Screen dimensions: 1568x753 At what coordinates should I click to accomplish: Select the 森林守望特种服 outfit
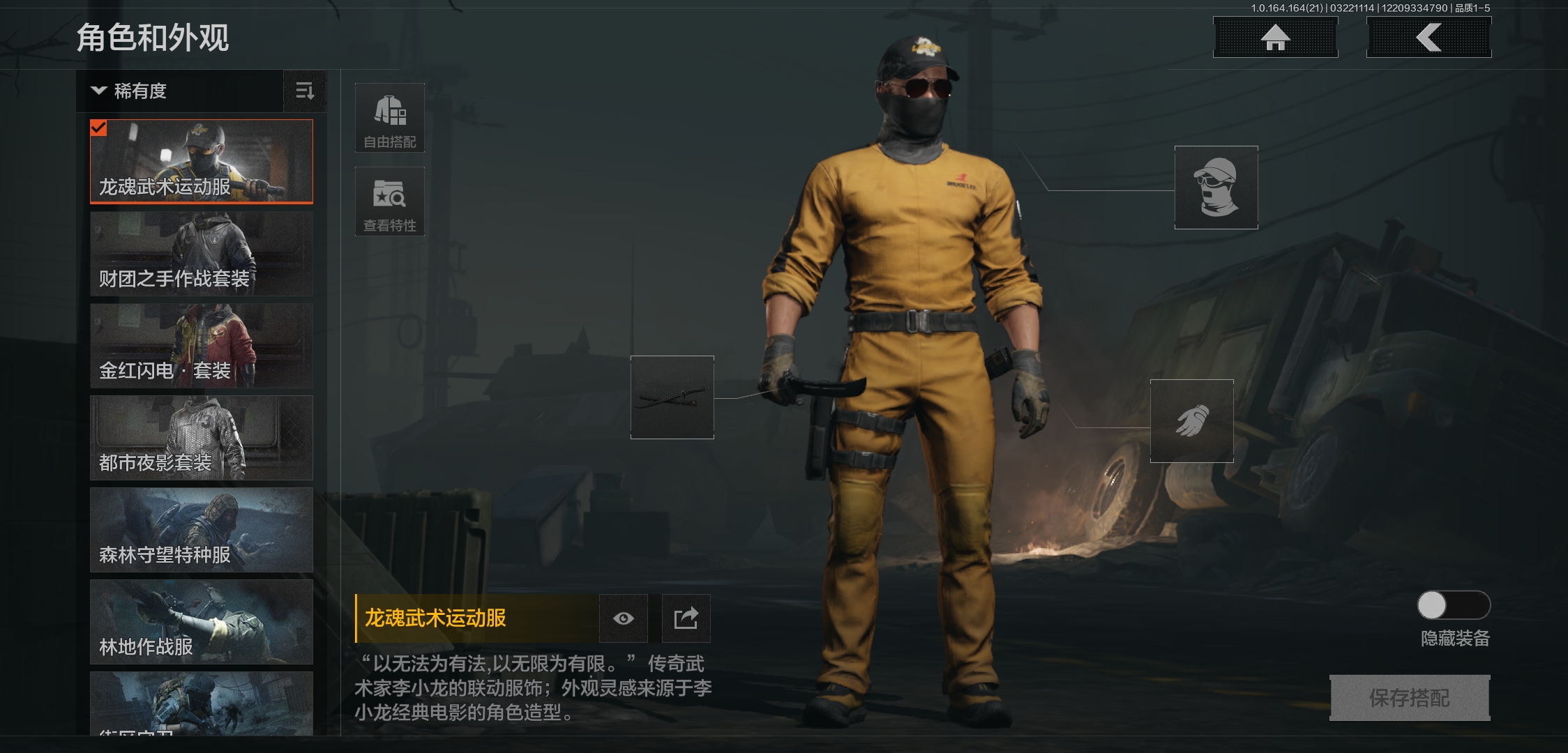pyautogui.click(x=202, y=530)
